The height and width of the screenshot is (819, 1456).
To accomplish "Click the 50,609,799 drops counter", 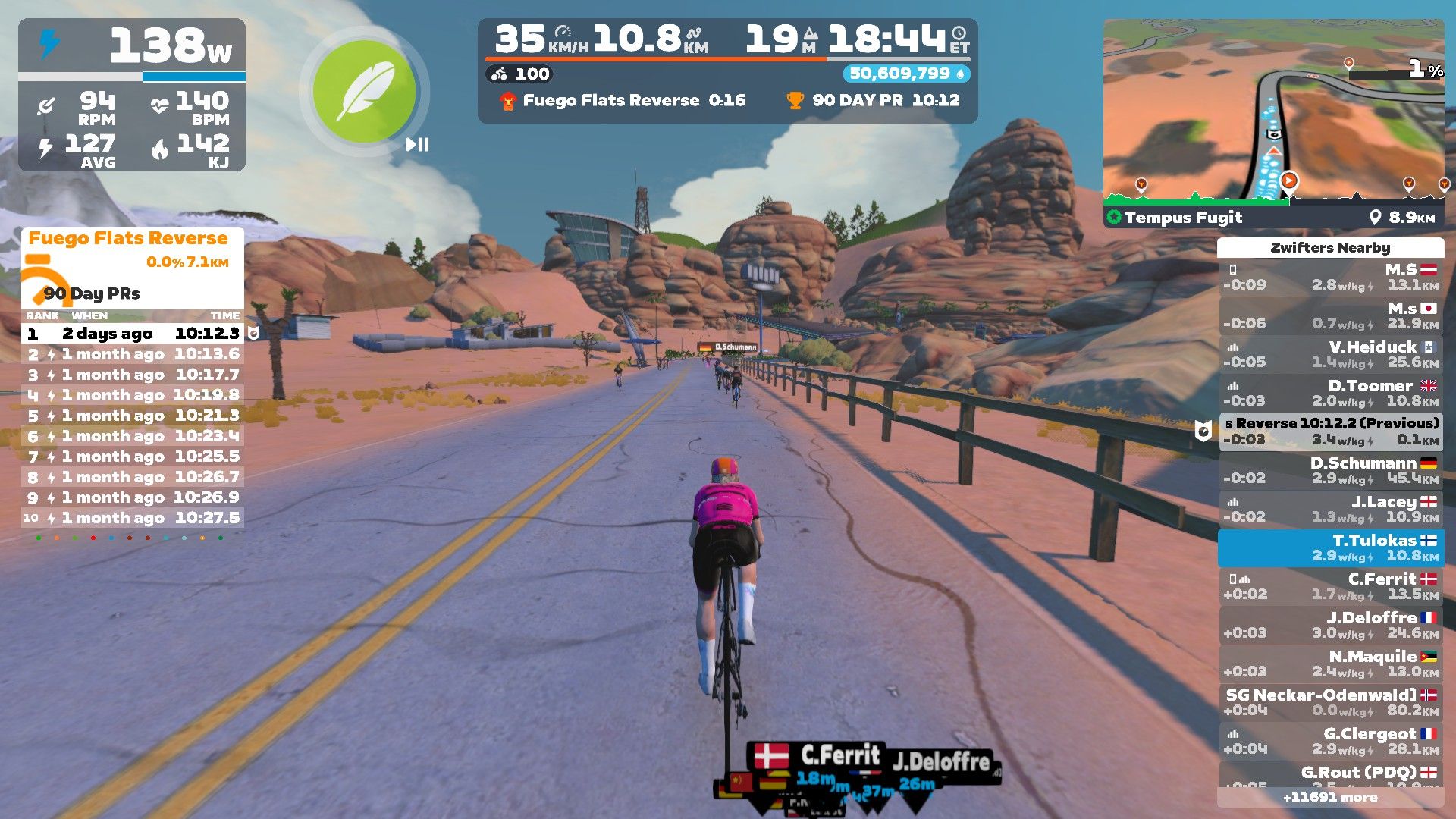I will coord(906,74).
